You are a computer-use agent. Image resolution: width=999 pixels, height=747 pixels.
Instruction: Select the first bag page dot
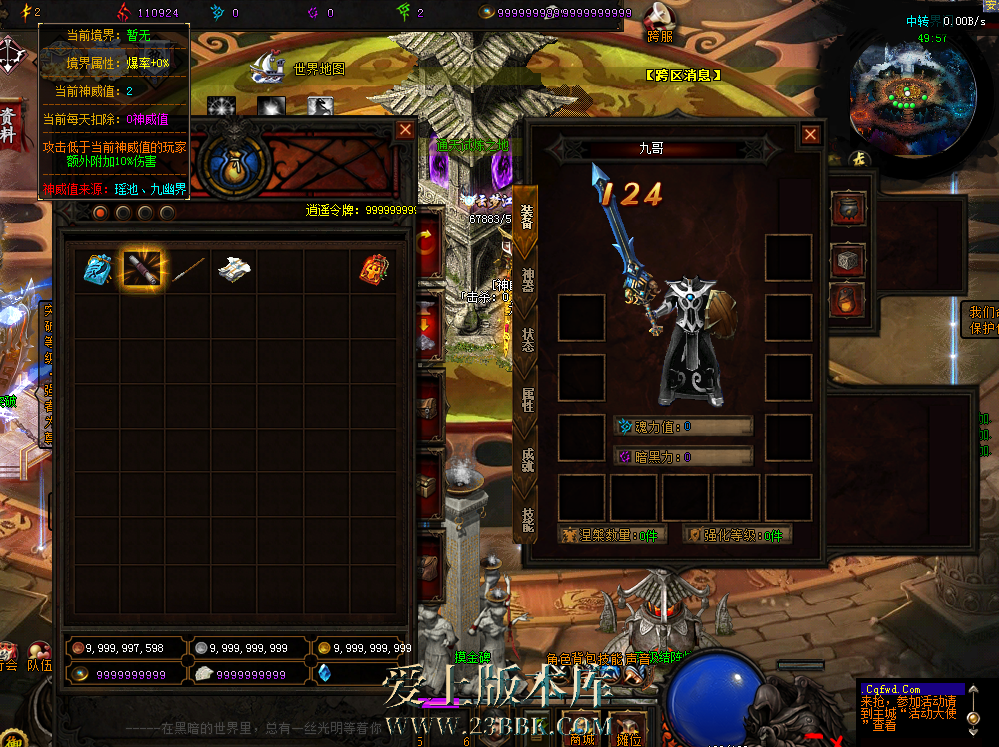click(100, 212)
